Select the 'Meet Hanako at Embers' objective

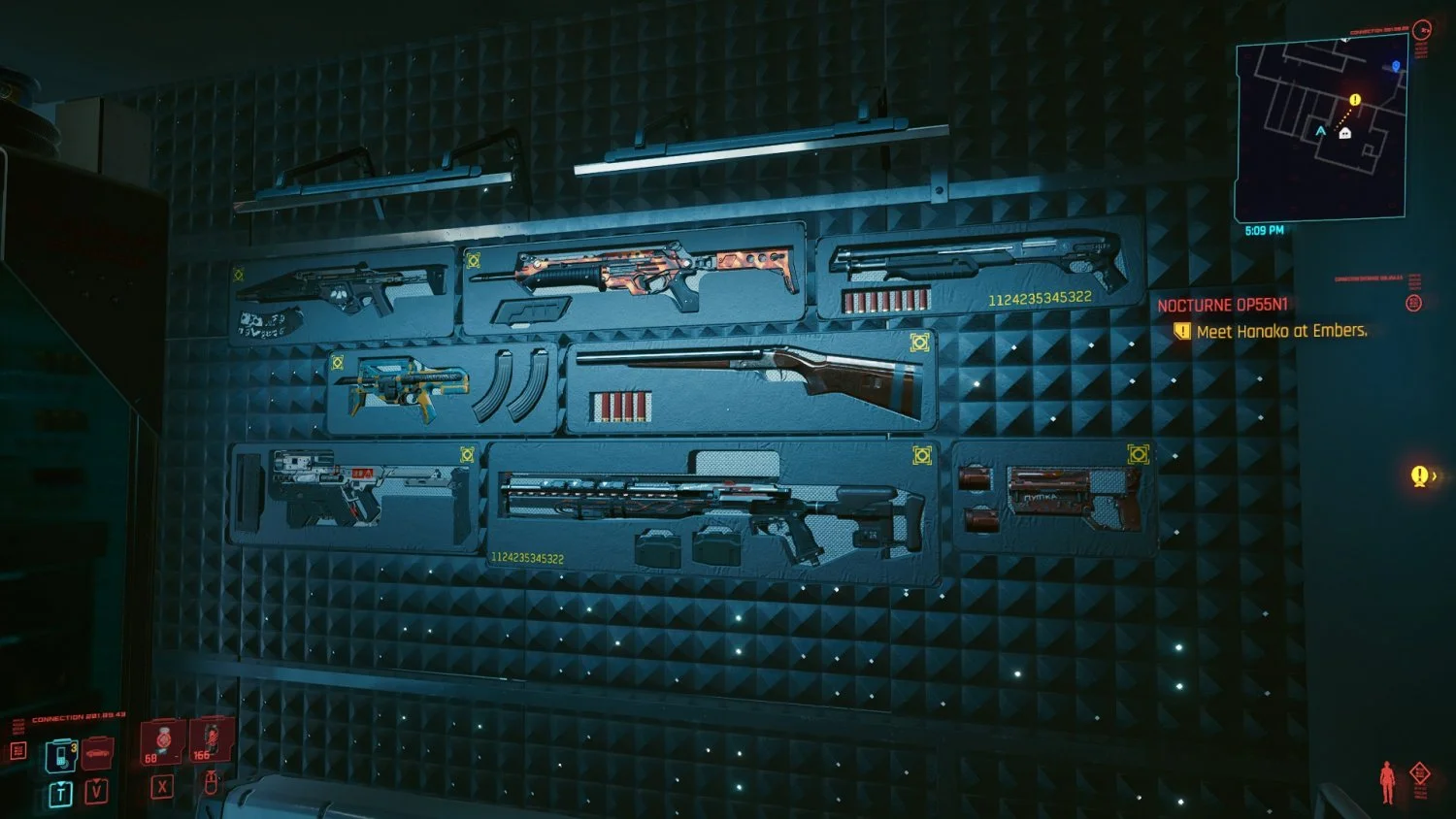point(1280,332)
